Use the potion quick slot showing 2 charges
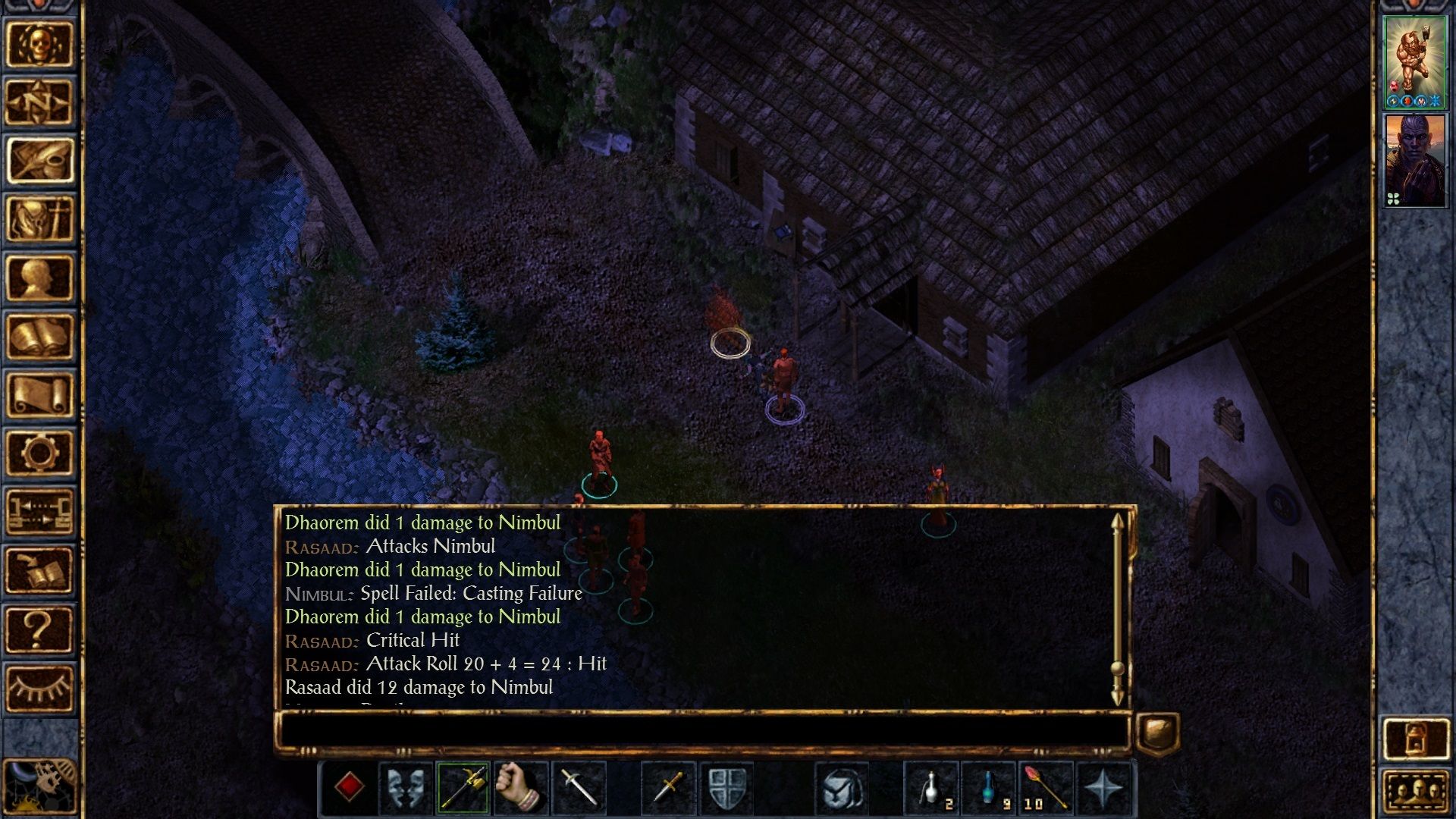 [x=931, y=790]
